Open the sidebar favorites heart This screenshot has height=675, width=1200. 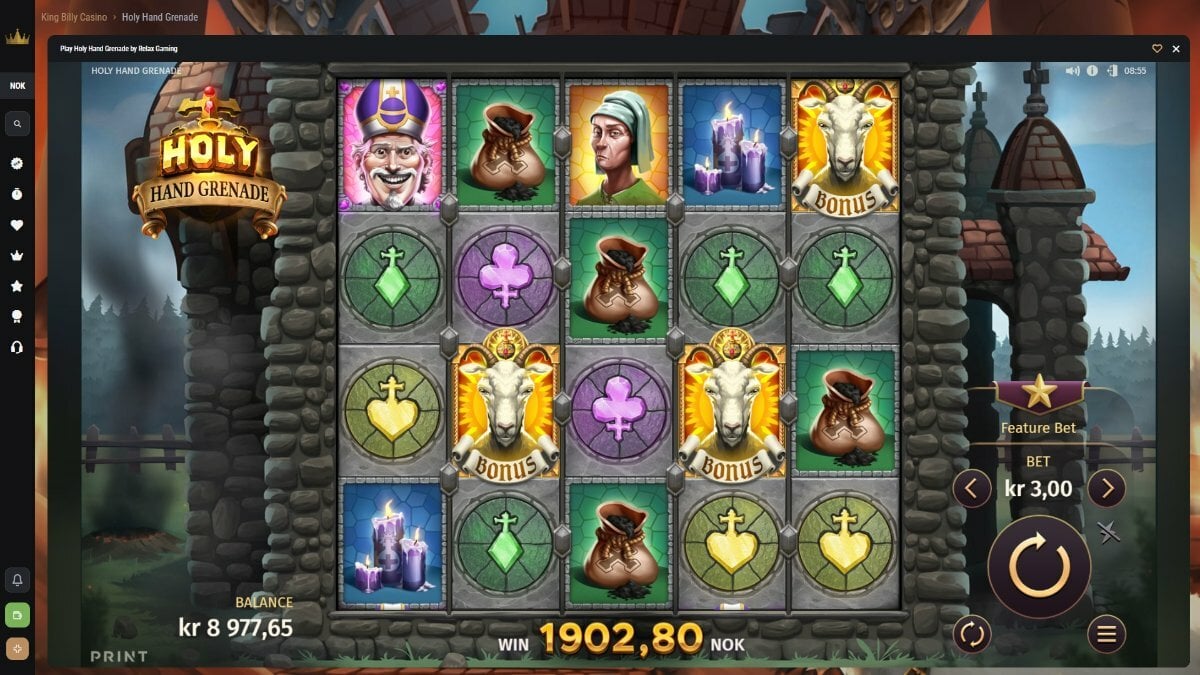(x=17, y=225)
